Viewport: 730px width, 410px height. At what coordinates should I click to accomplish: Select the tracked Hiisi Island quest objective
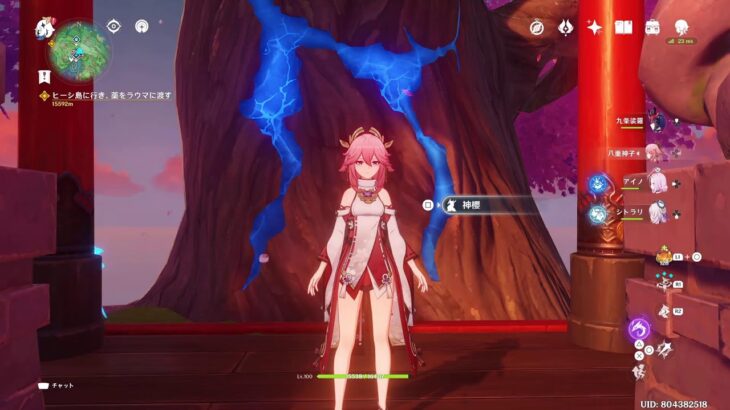[110, 96]
